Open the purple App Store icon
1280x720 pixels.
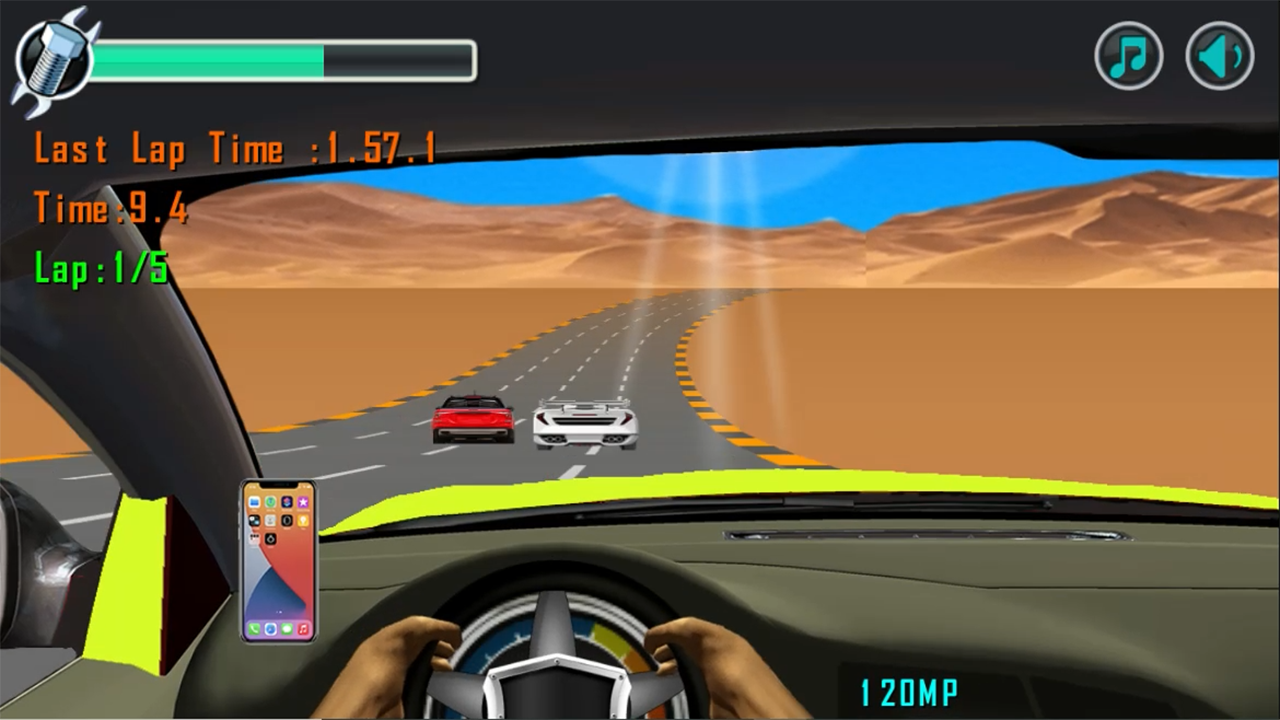(x=303, y=502)
